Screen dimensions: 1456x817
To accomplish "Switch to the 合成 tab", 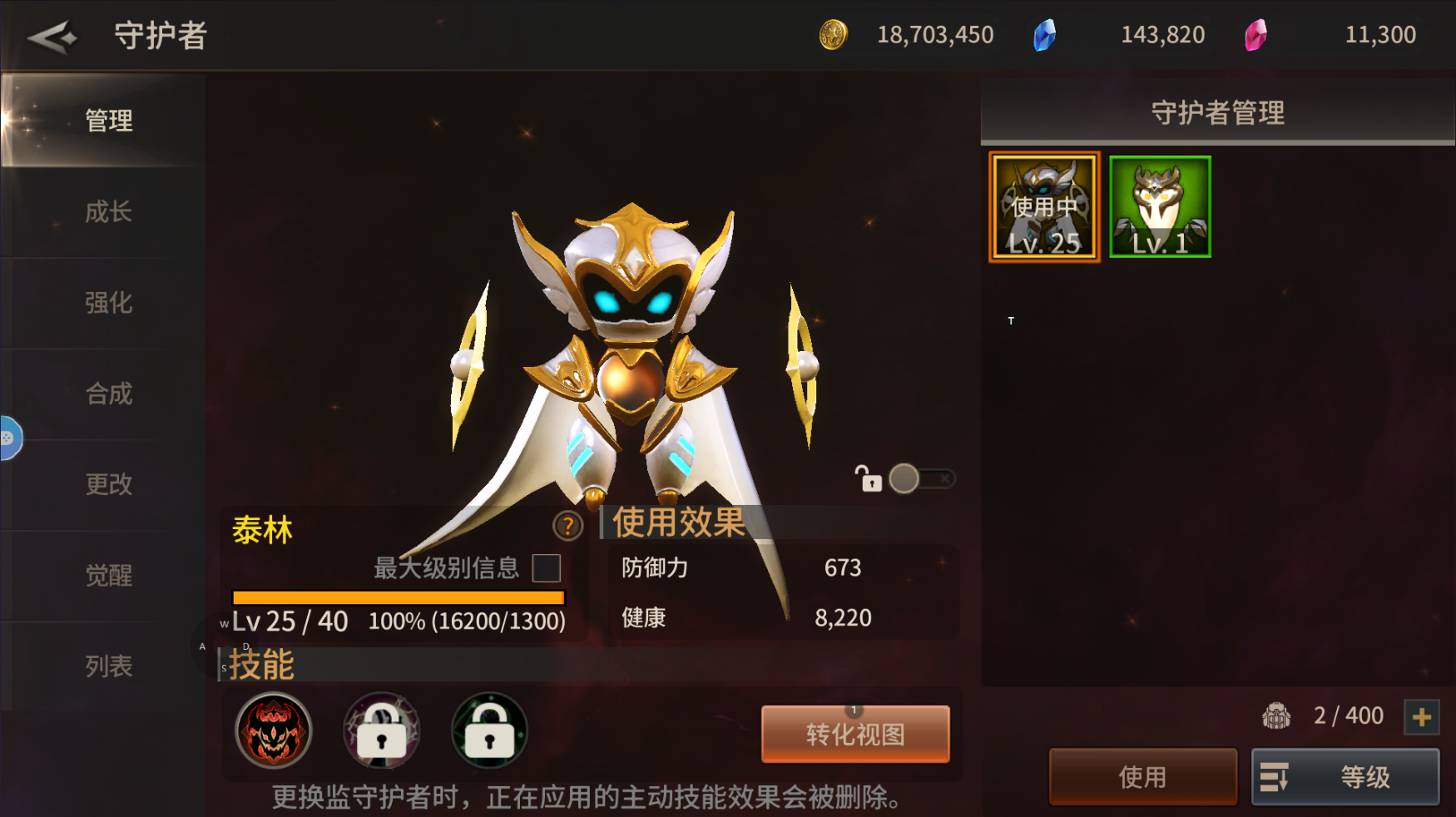I will (108, 393).
